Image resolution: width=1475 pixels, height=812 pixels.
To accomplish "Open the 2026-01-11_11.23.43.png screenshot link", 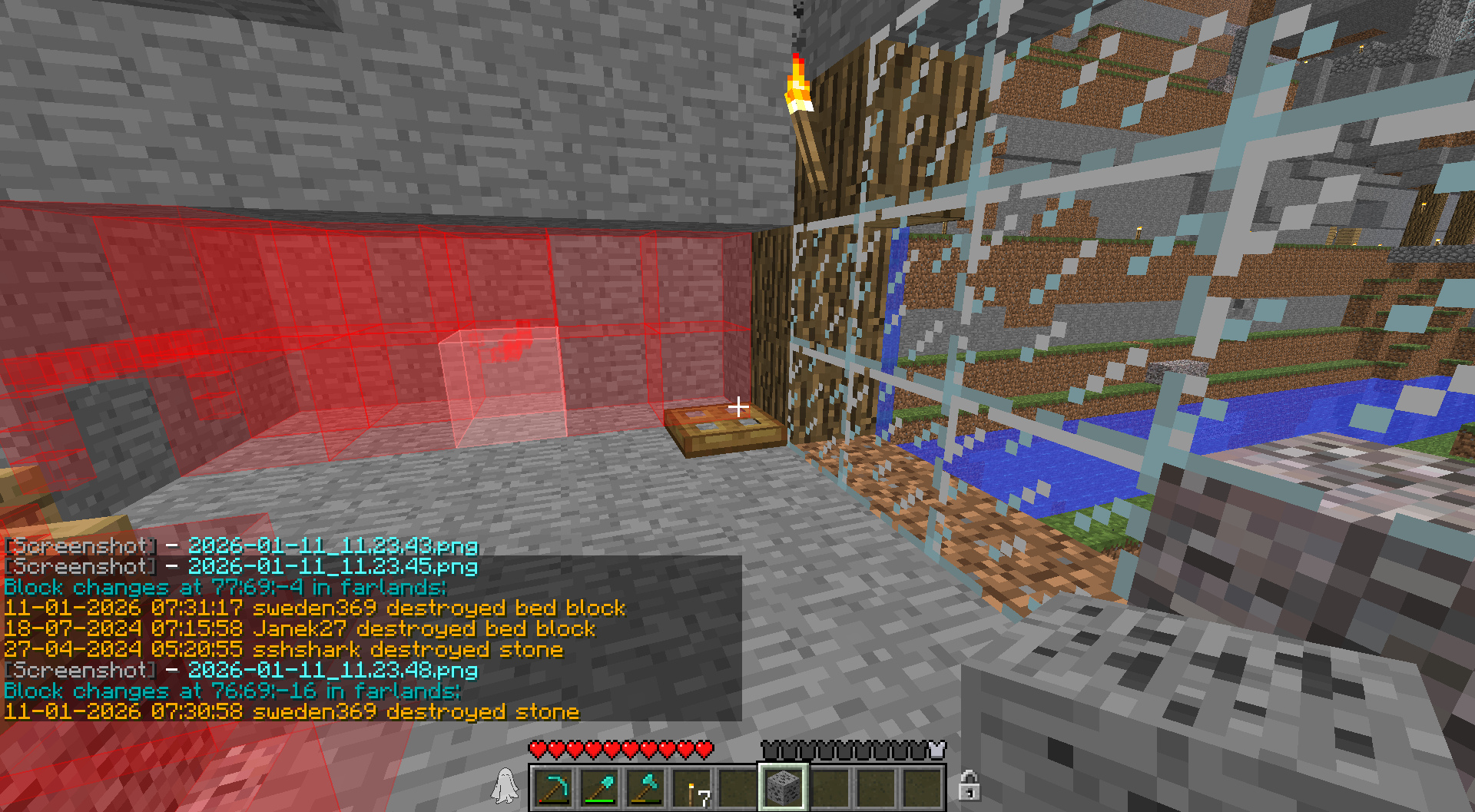I will click(333, 546).
